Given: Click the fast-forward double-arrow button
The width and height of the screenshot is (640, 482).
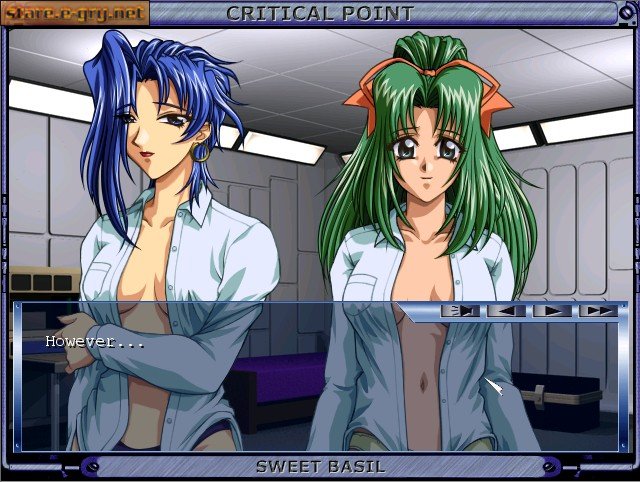Looking at the screenshot, I should click(600, 311).
